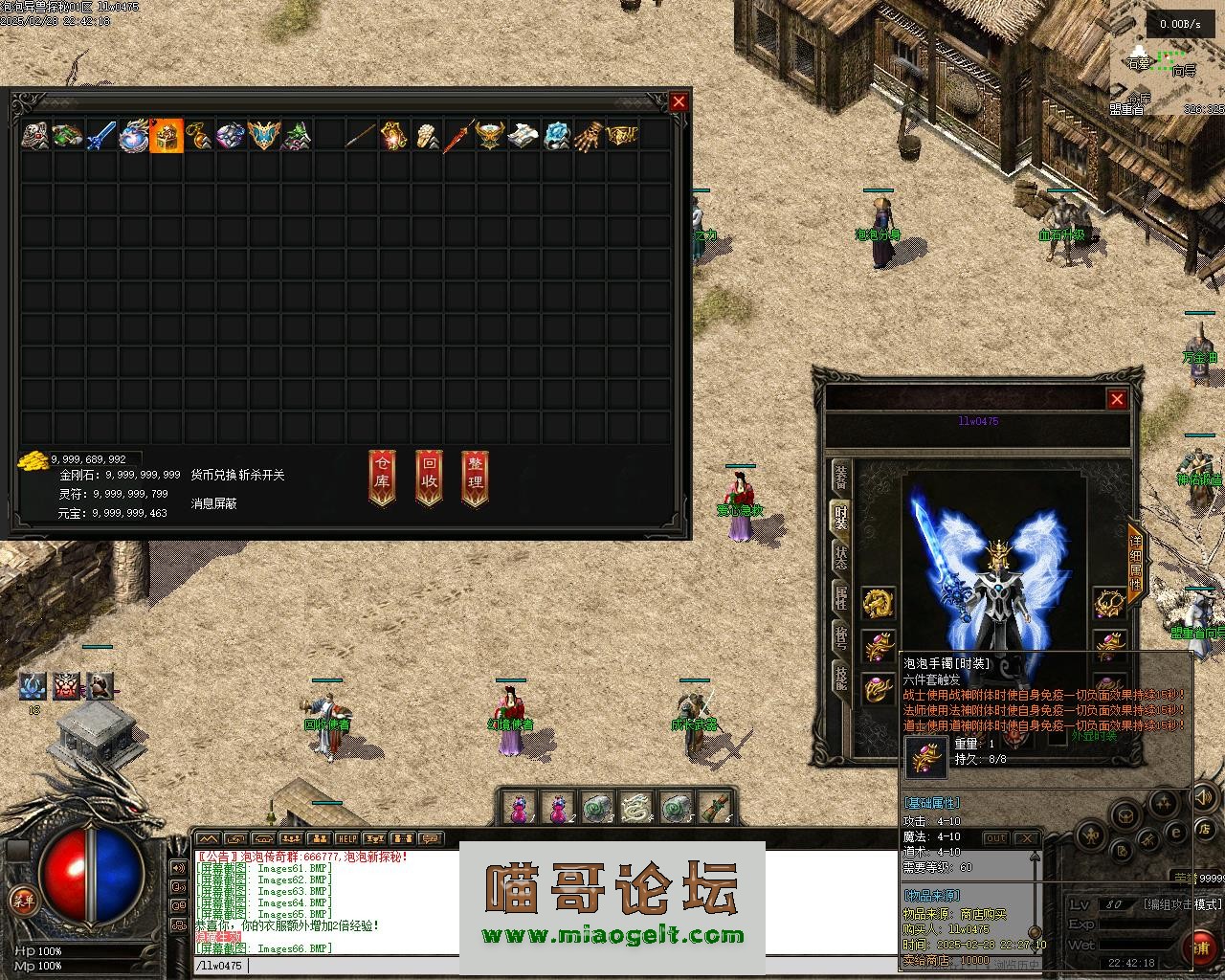This screenshot has width=1225, height=980.
Task: Select the blue sword in the bag
Action: click(100, 136)
